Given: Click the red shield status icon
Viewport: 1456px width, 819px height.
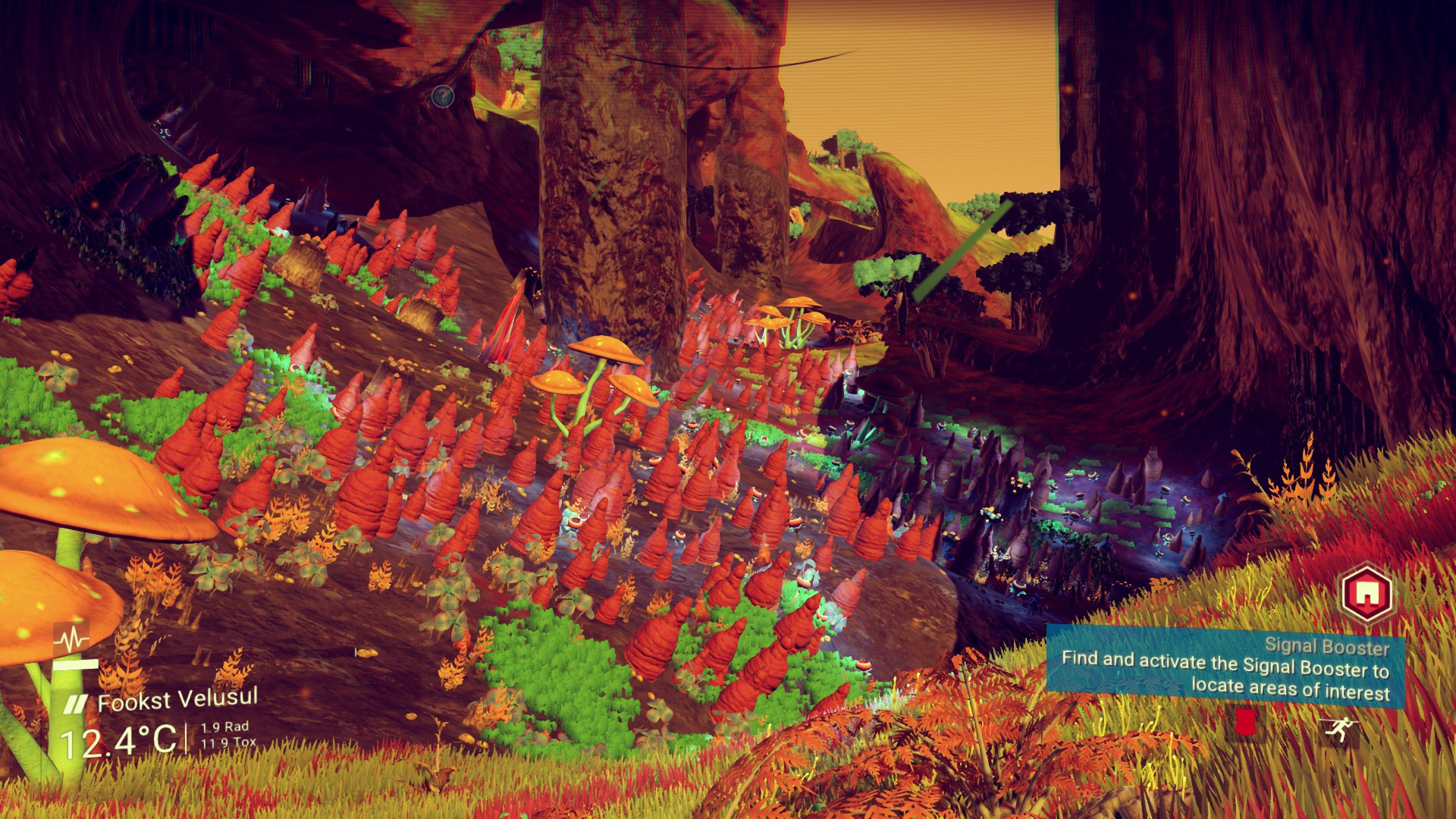Looking at the screenshot, I should 1244,722.
